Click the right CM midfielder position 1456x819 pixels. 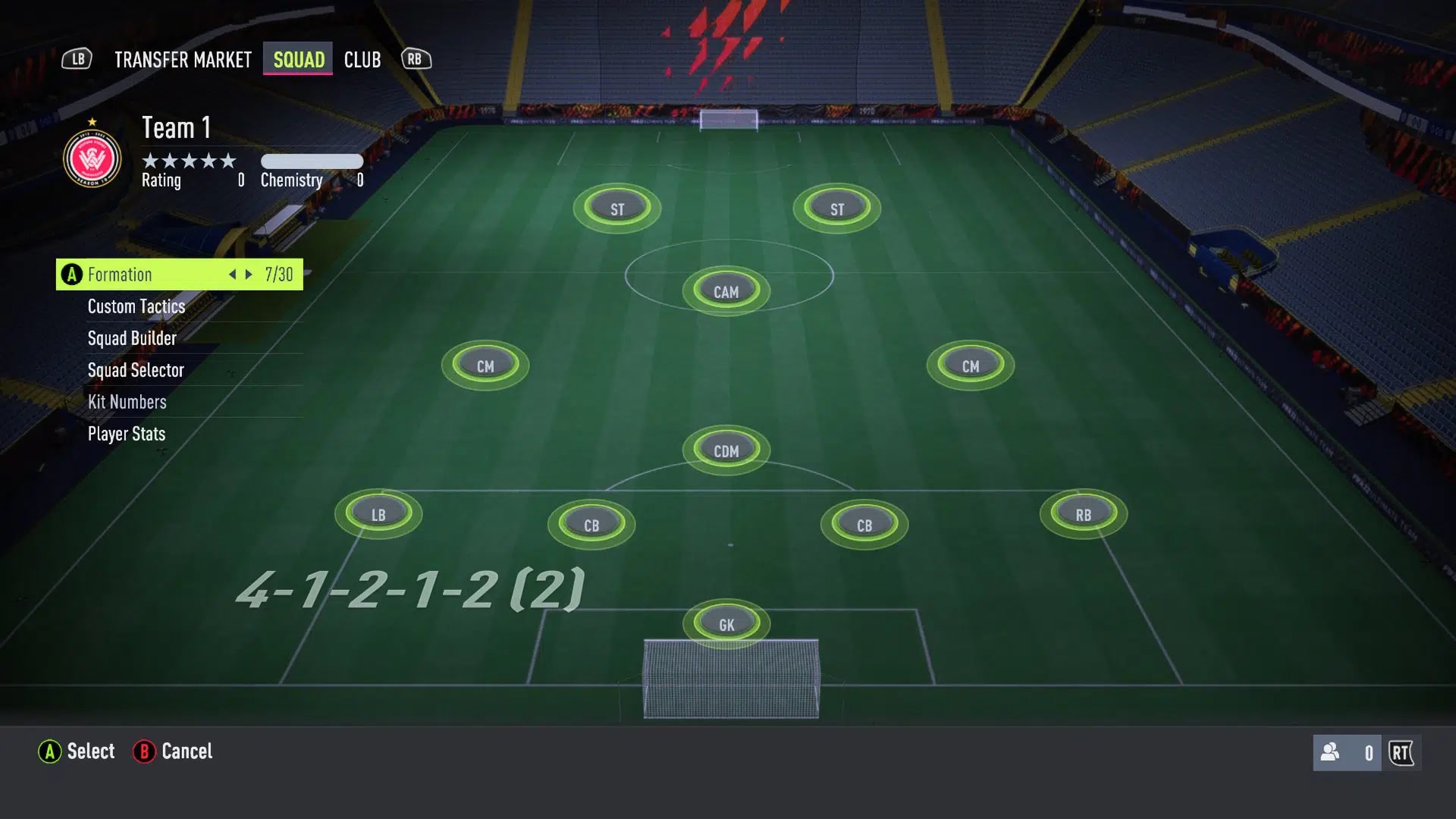tap(971, 365)
